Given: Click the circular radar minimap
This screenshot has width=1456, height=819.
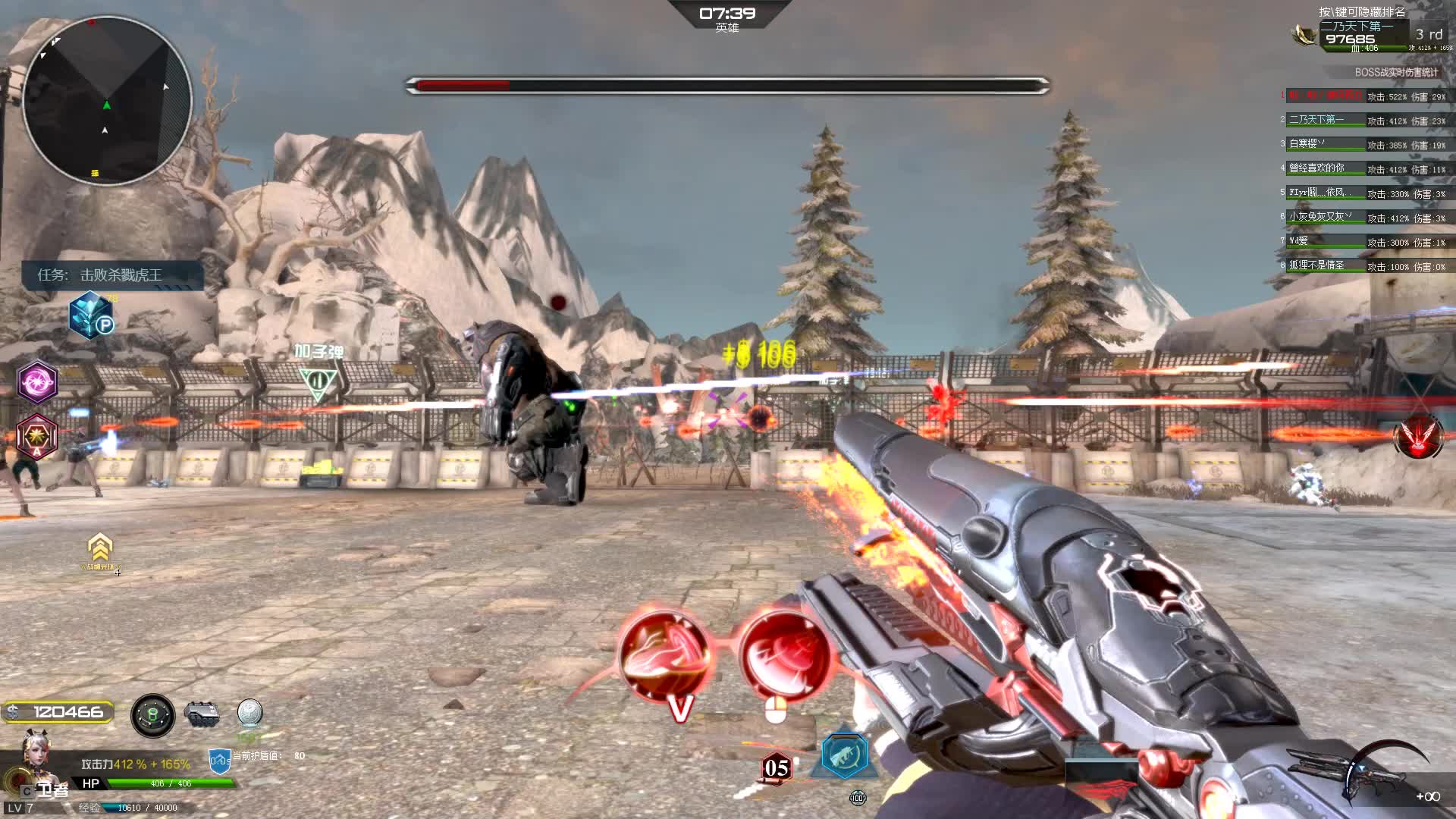Looking at the screenshot, I should [x=107, y=100].
